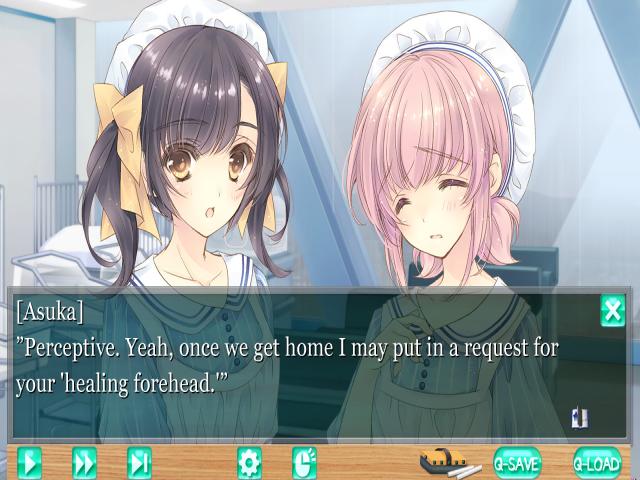The image size is (640, 480).
Task: Fast-forward the dialogue text
Action: click(84, 462)
